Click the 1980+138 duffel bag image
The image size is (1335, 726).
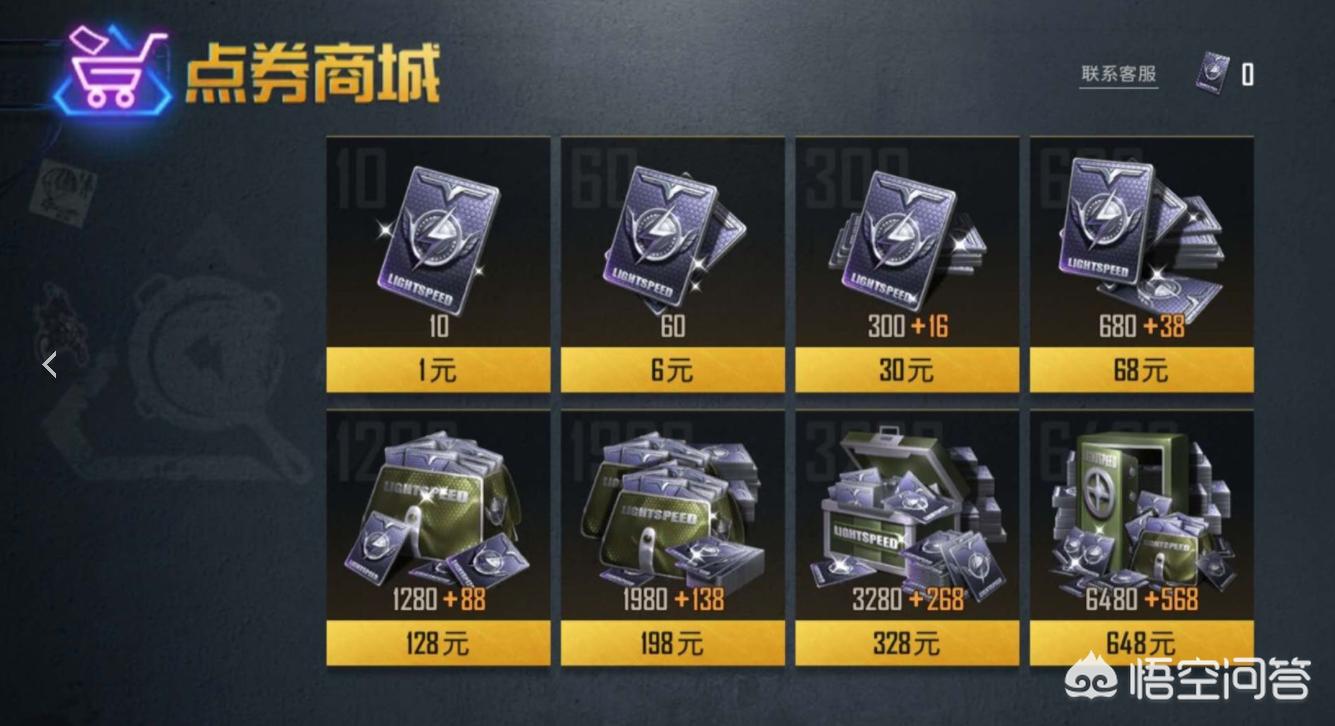coord(672,510)
